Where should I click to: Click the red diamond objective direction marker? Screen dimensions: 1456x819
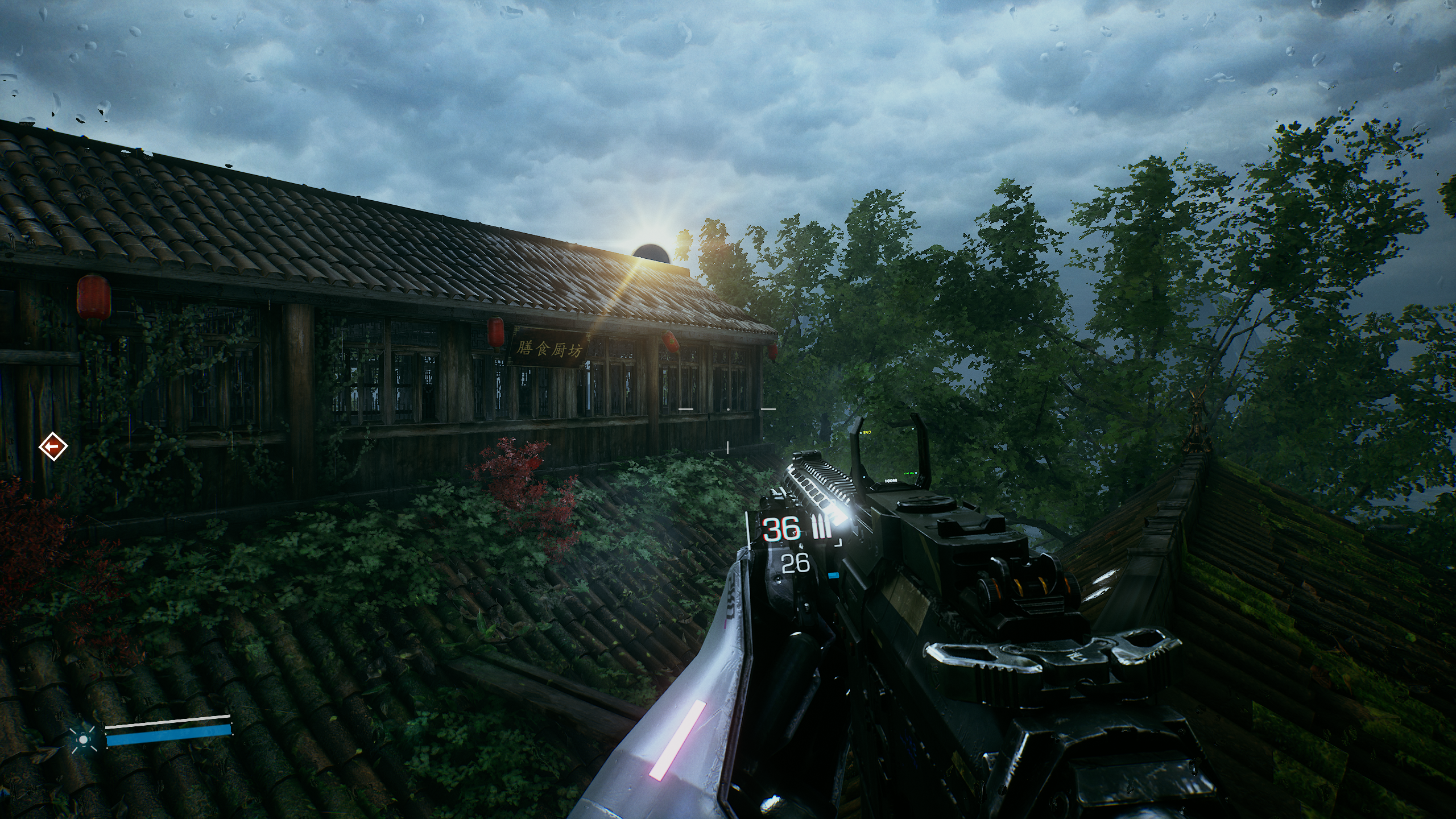click(53, 447)
